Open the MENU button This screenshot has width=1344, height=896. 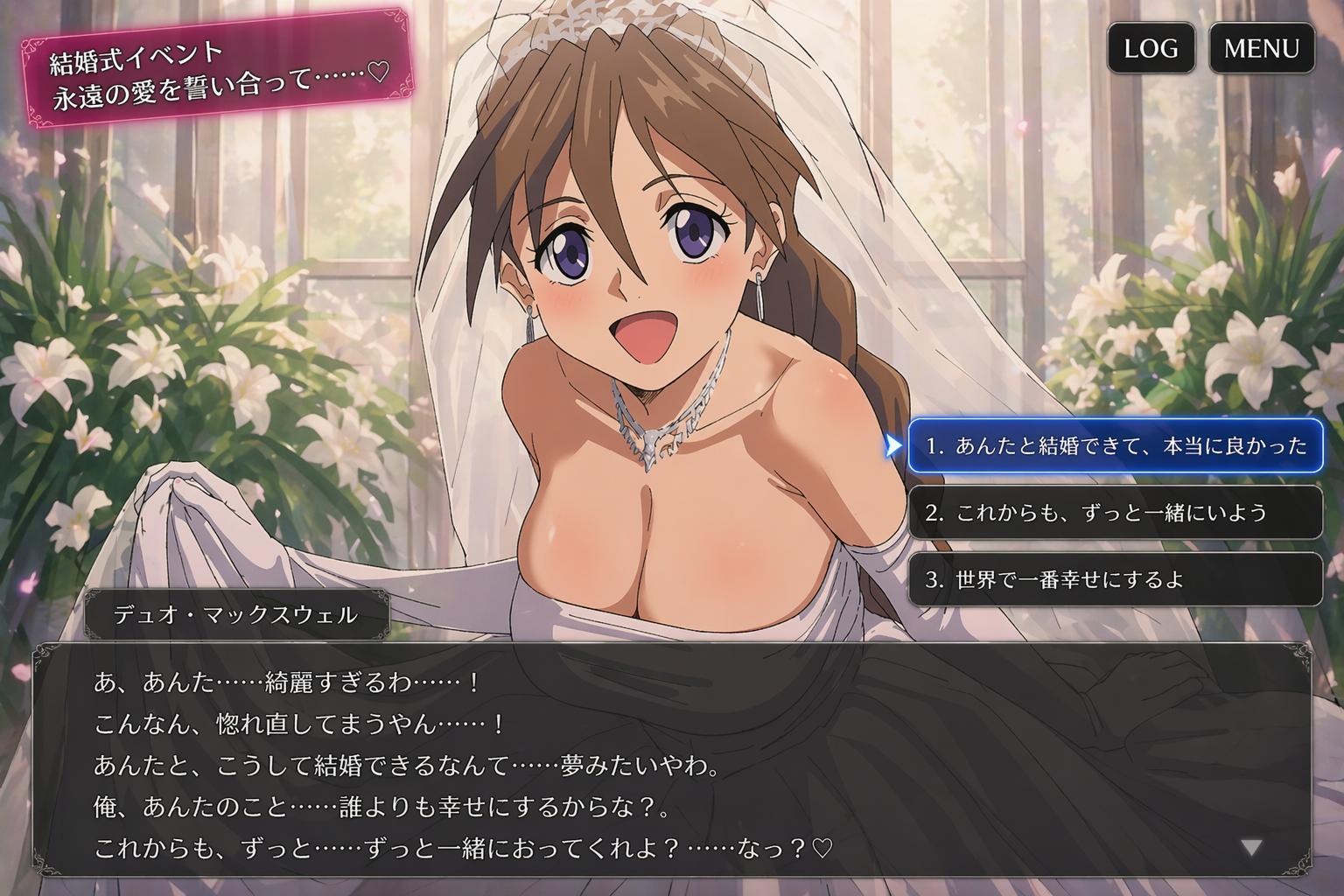[x=1261, y=48]
